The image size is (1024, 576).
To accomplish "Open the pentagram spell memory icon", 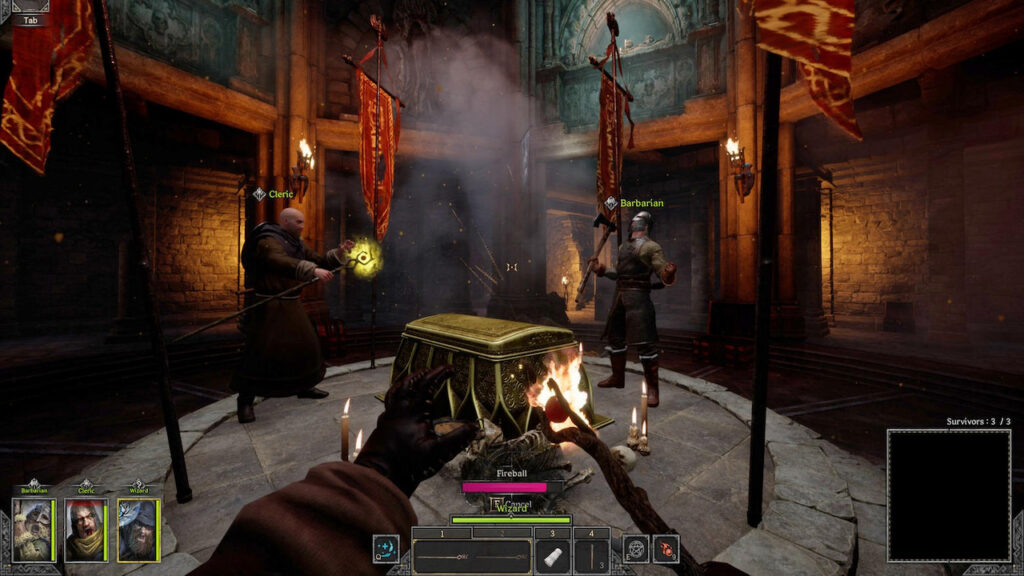I will click(x=636, y=548).
